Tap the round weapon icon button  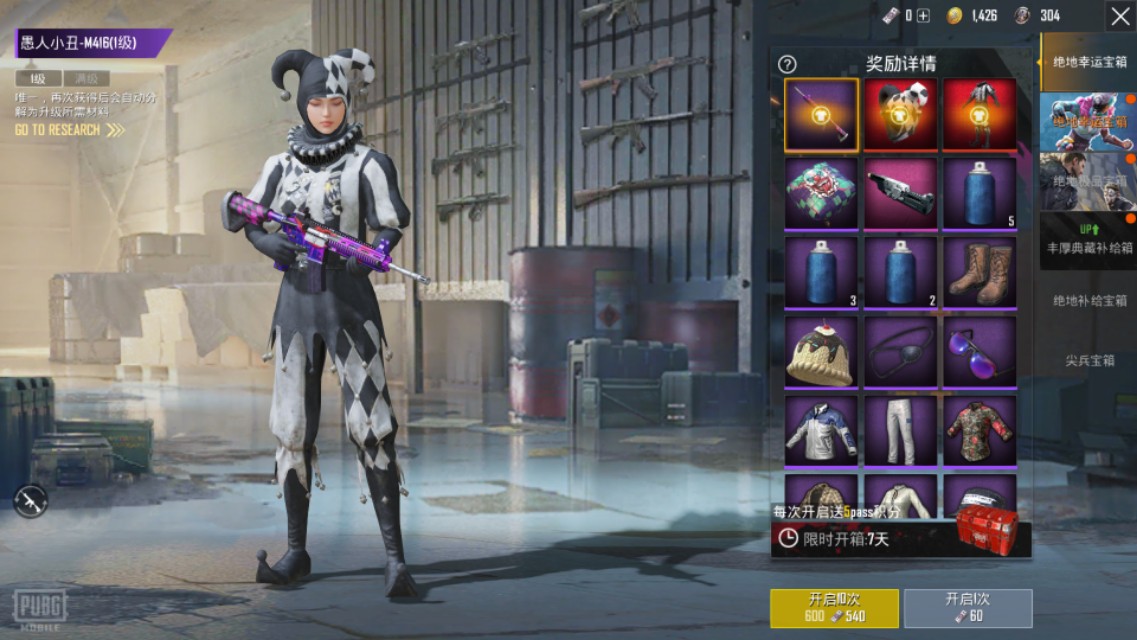click(30, 500)
